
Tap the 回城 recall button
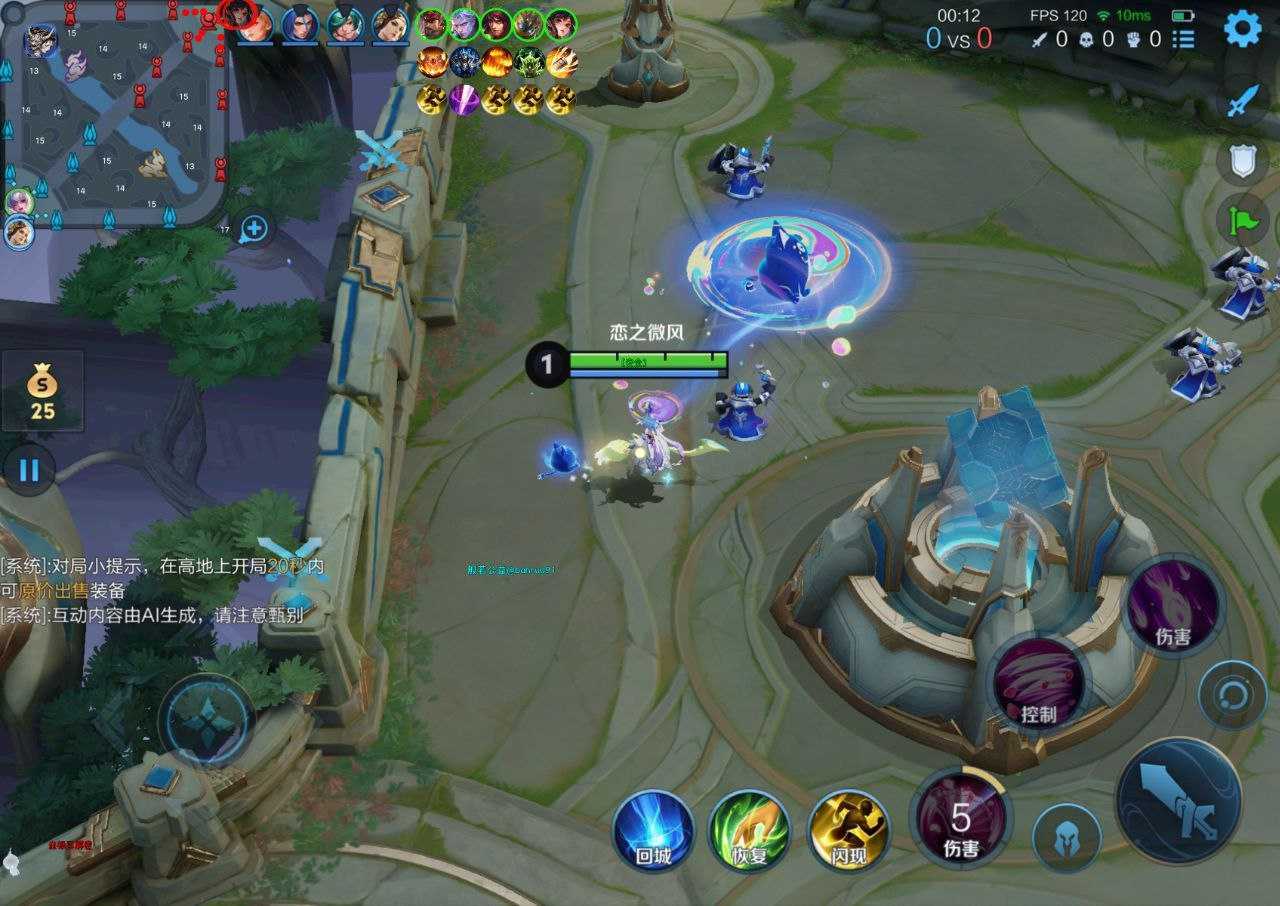653,831
